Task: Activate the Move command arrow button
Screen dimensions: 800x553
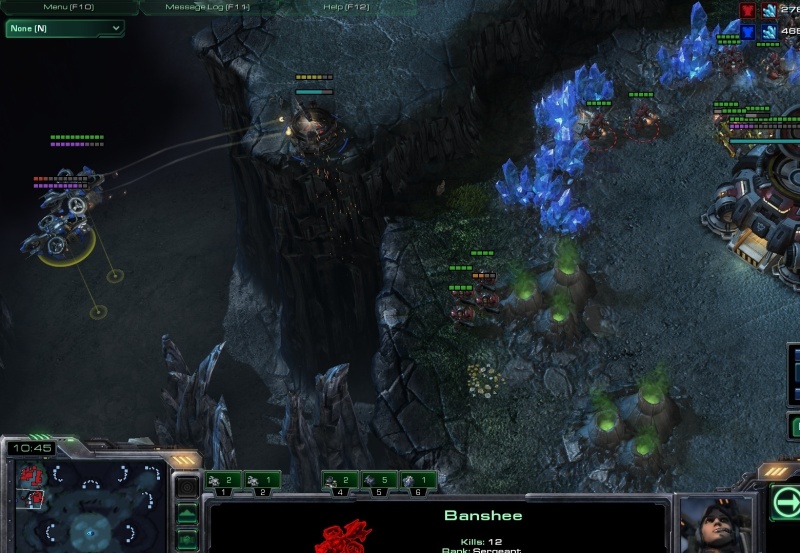Action: [785, 501]
